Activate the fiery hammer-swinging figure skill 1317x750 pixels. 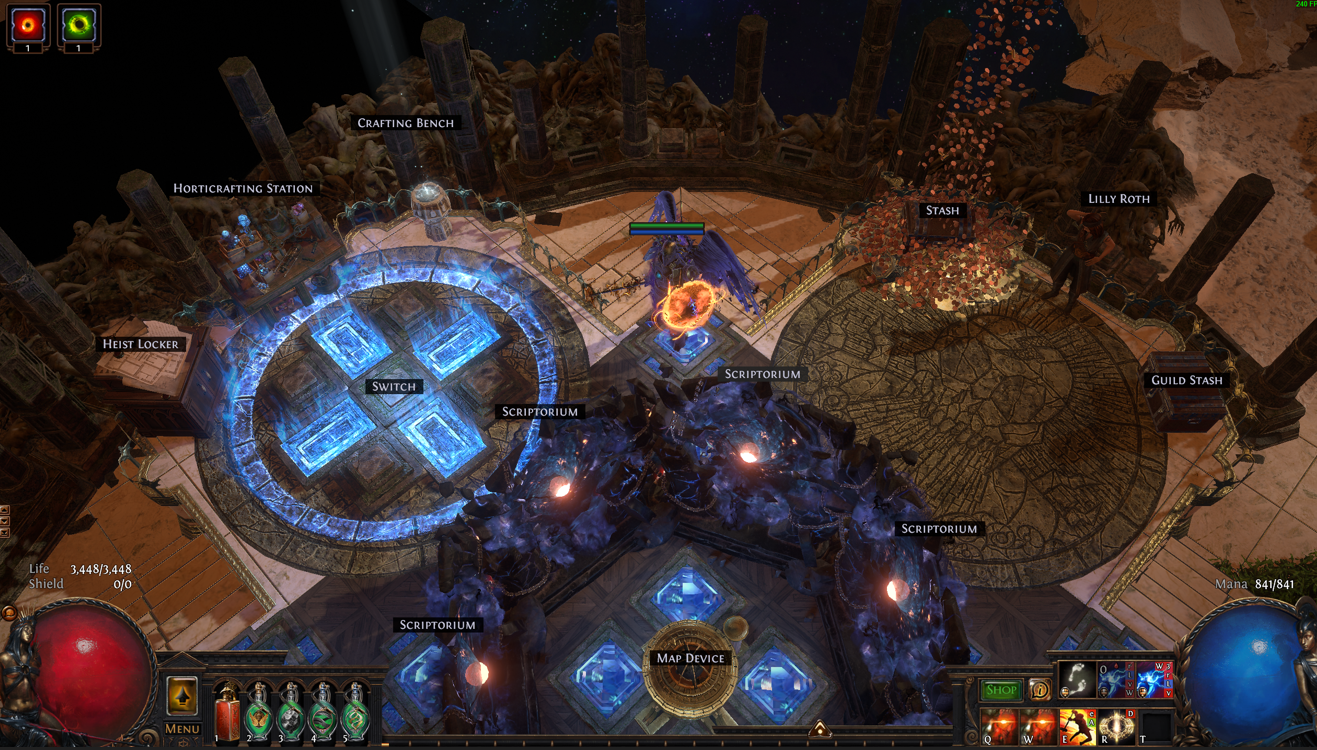tap(1076, 726)
